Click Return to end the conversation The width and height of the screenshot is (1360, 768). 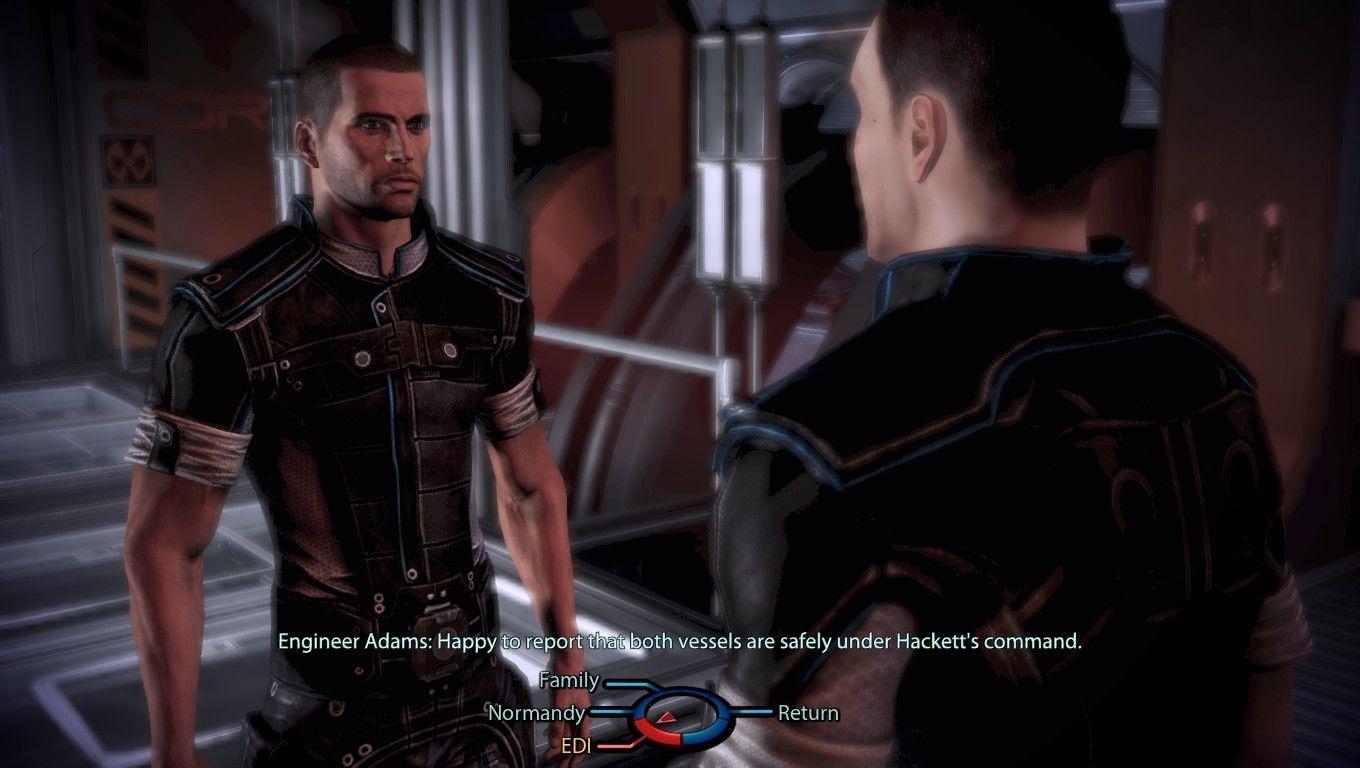[808, 713]
